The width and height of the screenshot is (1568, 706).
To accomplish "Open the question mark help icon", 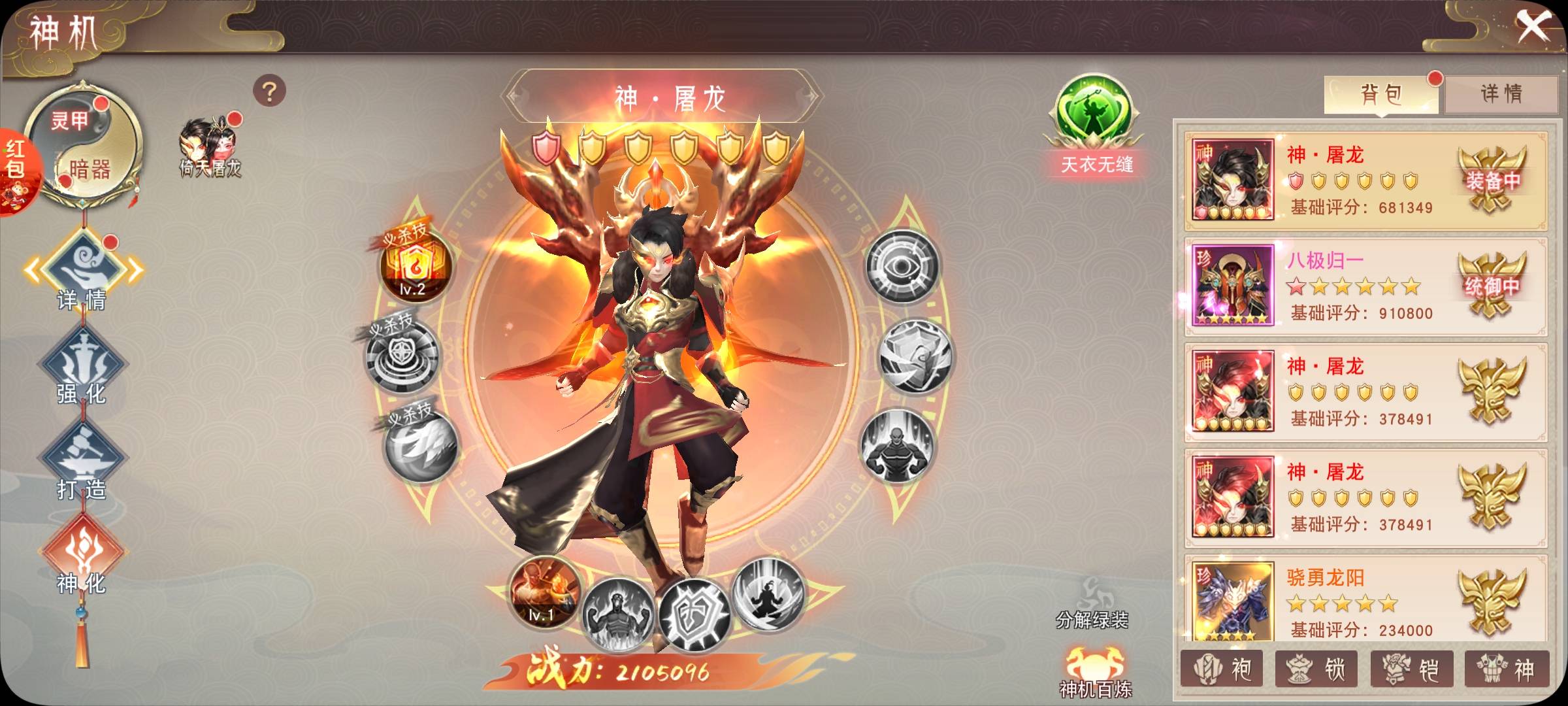I will pos(269,92).
